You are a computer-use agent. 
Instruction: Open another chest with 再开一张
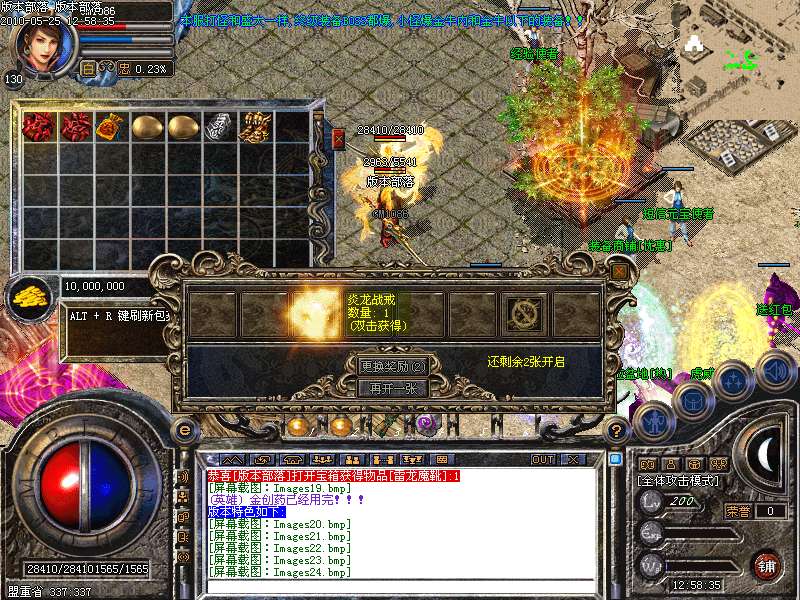pyautogui.click(x=393, y=388)
